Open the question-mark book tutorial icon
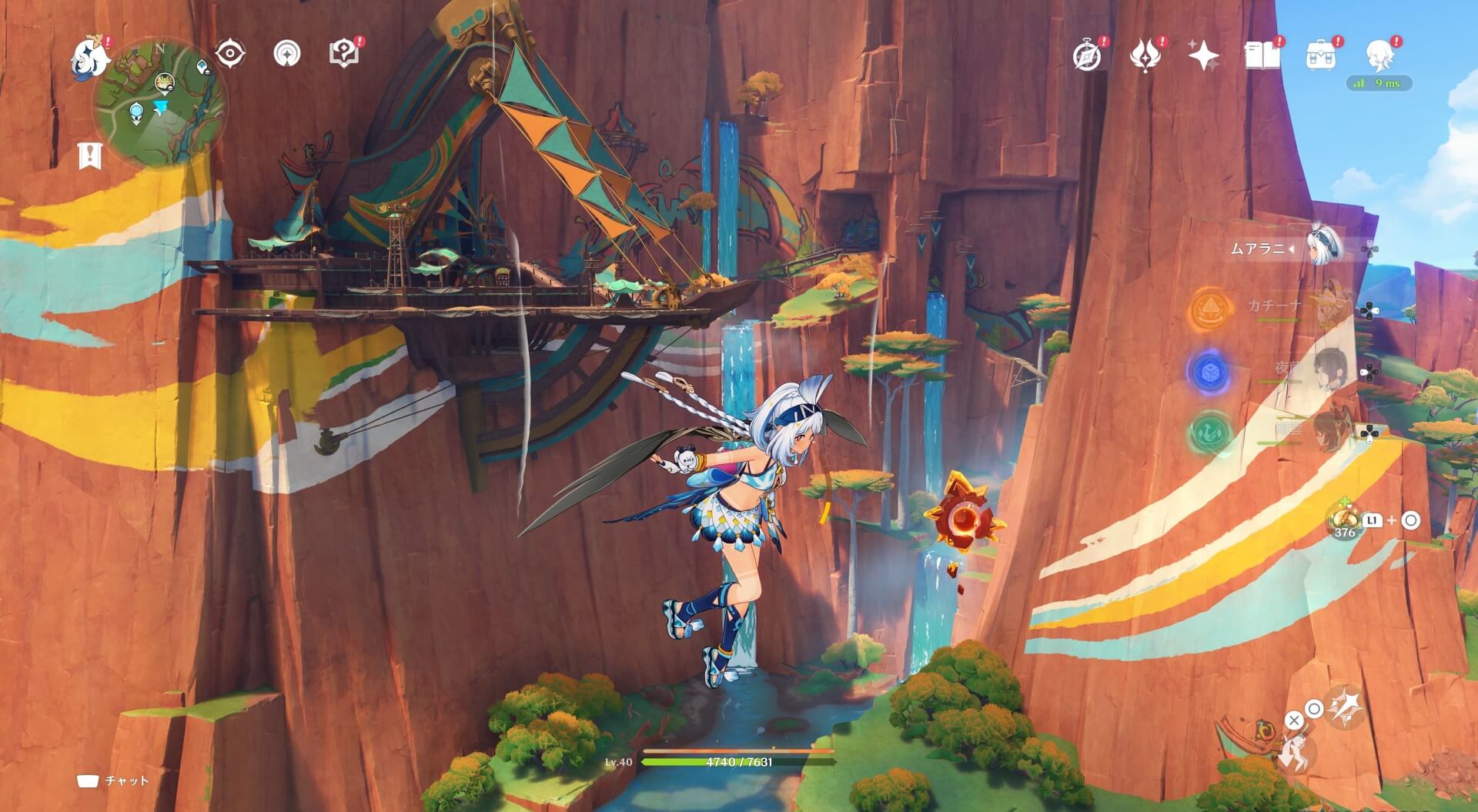The height and width of the screenshot is (812, 1478). 343,54
